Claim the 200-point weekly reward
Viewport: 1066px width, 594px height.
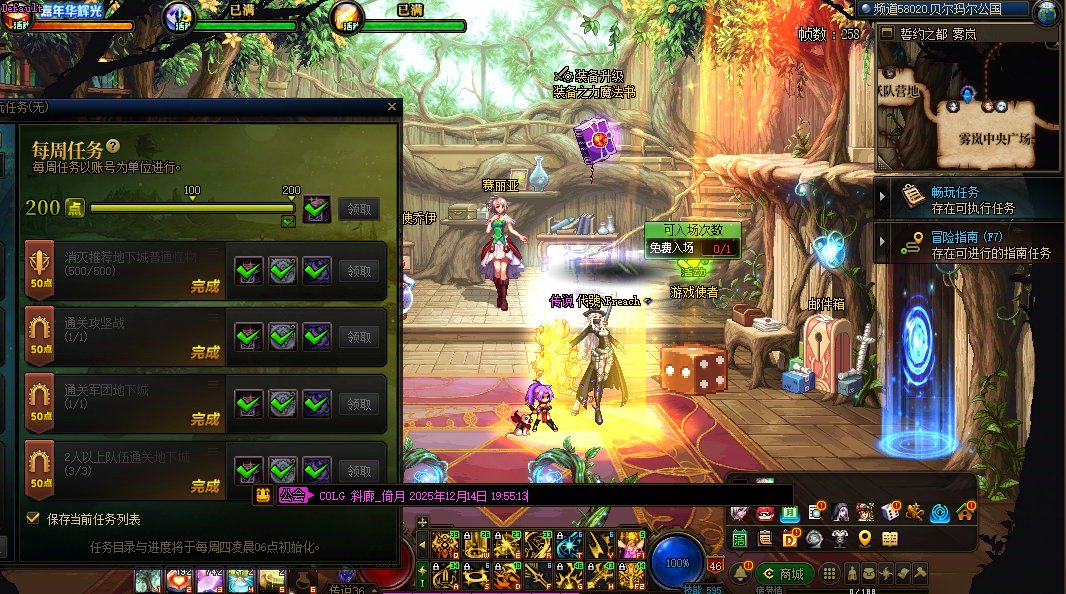(360, 208)
